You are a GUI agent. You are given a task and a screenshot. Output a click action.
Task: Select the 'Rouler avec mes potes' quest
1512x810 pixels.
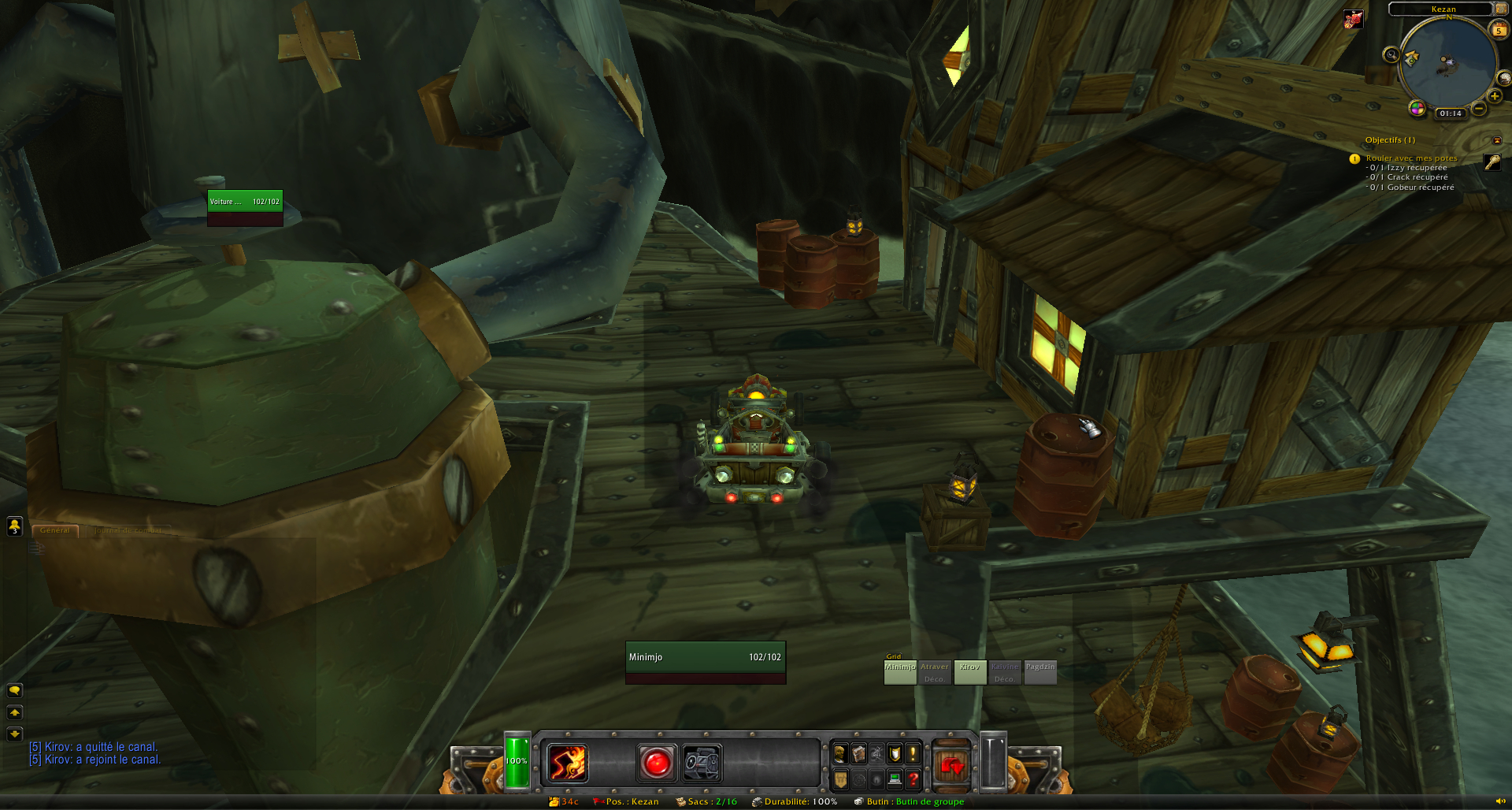(1411, 158)
